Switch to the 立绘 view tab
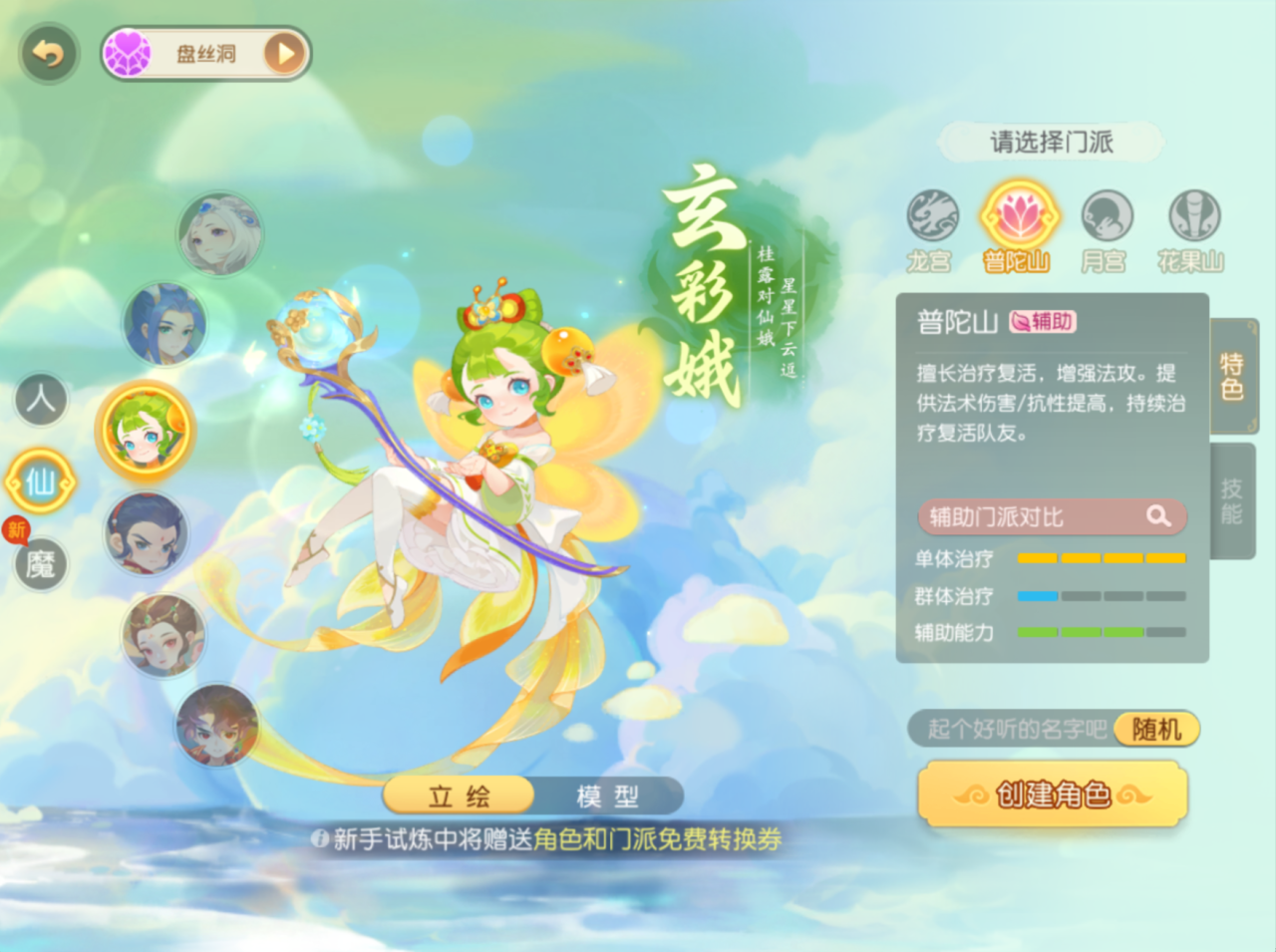This screenshot has width=1276, height=952. coord(459,795)
